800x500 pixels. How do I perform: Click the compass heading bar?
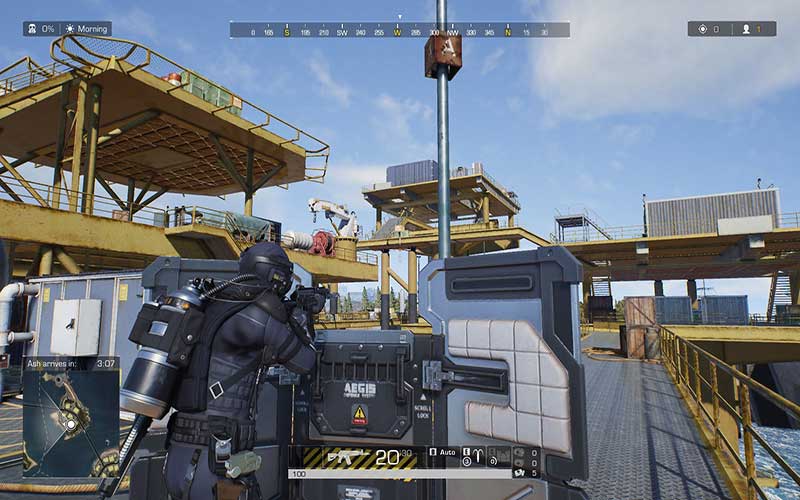(399, 30)
